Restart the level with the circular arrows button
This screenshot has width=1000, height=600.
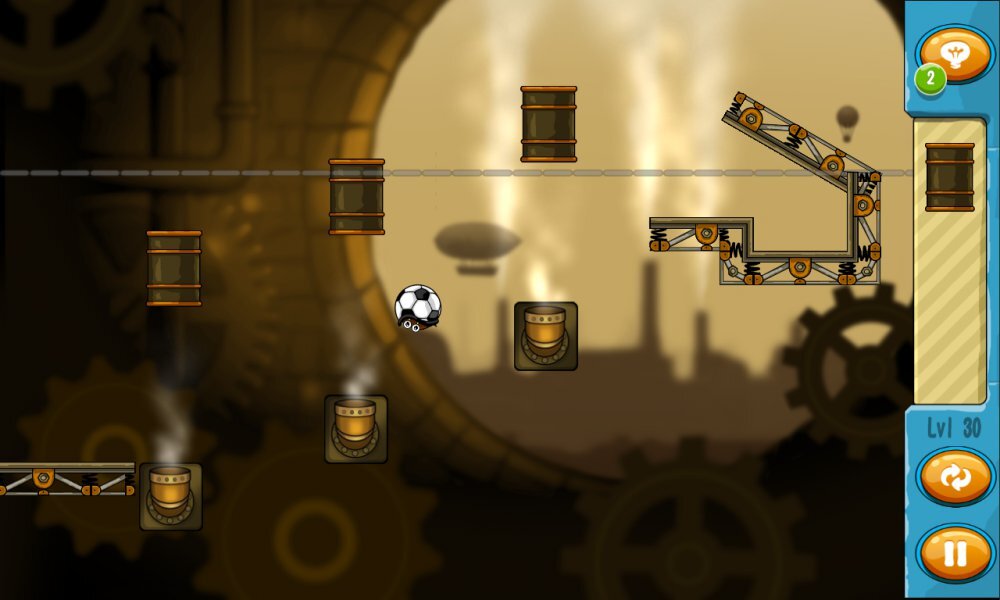click(x=954, y=478)
